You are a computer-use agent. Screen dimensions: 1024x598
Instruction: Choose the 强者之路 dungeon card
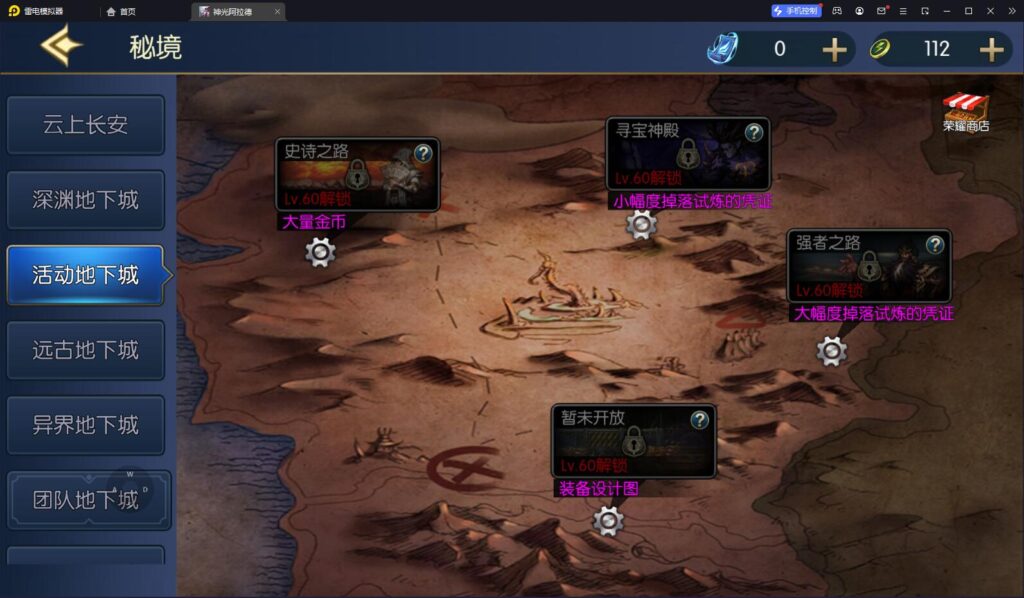click(x=868, y=266)
